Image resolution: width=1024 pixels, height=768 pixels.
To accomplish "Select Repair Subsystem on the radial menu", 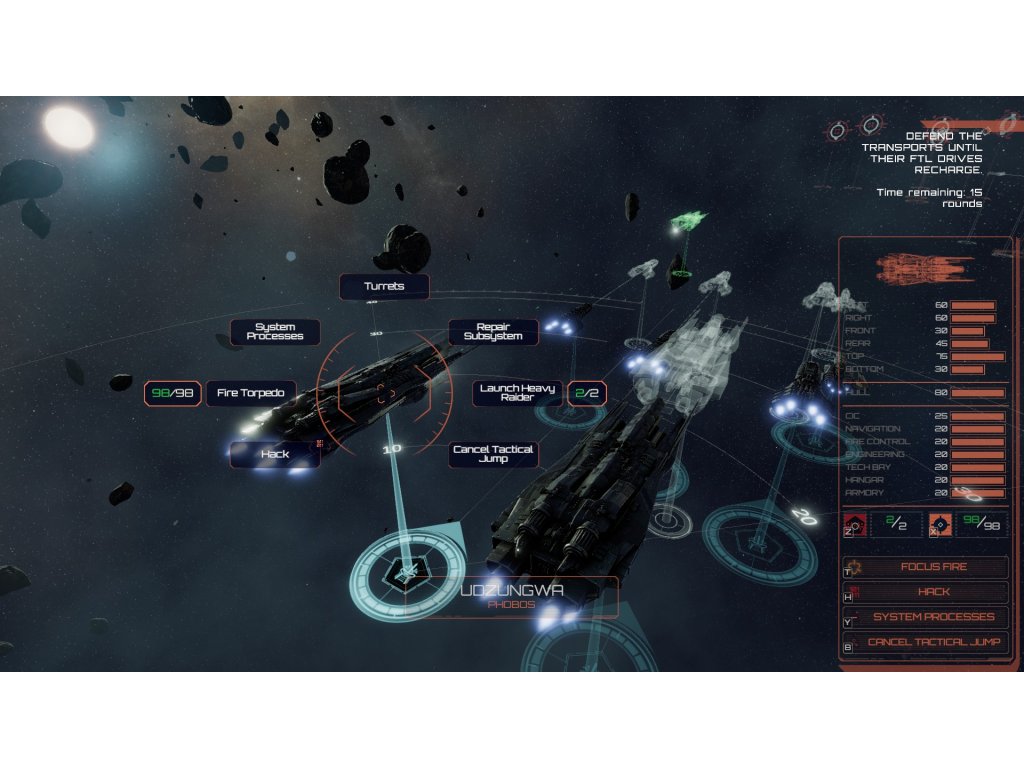I will point(493,332).
